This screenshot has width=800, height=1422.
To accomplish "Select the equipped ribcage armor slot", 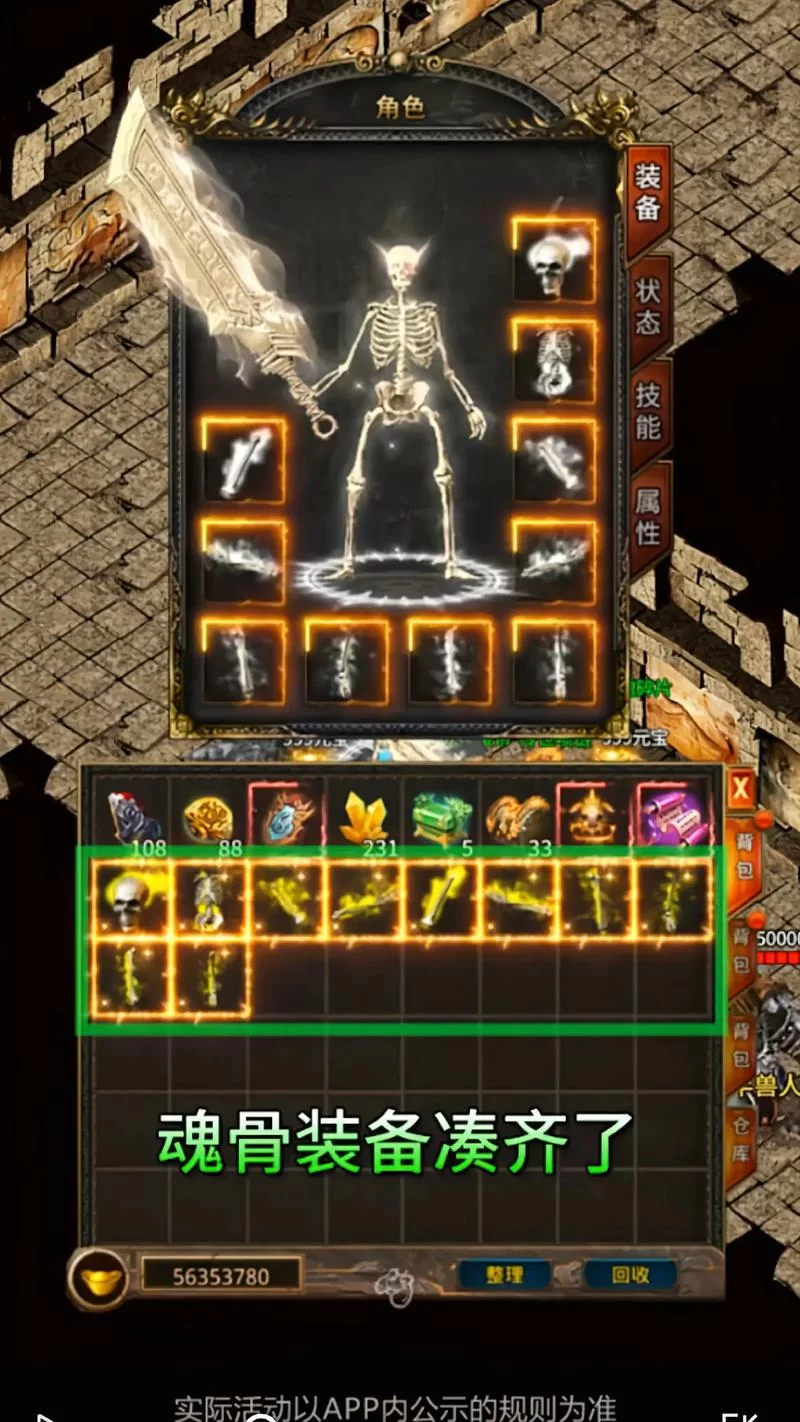I will [554, 360].
